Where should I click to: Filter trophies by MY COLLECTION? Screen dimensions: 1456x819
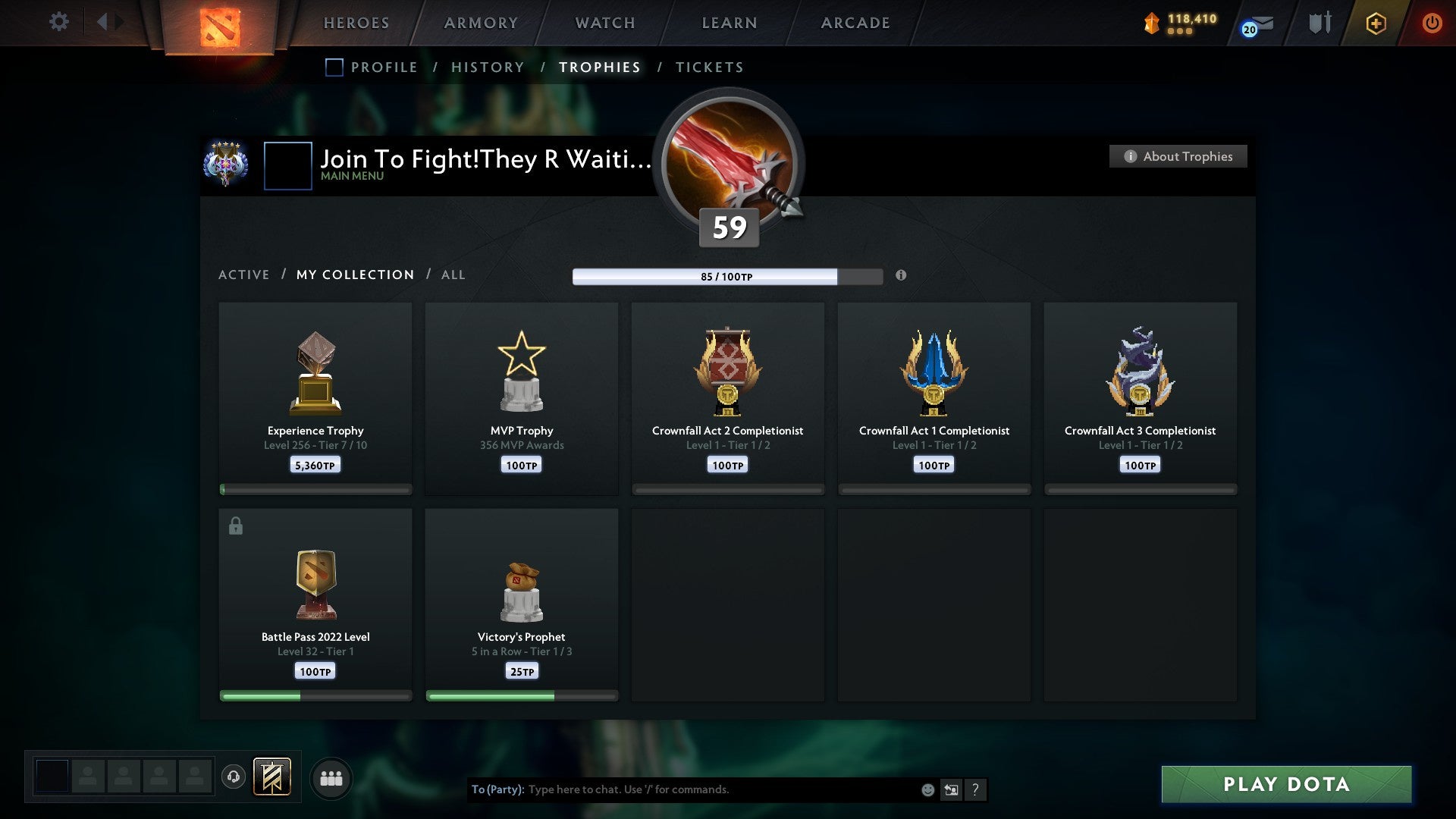[x=355, y=275]
